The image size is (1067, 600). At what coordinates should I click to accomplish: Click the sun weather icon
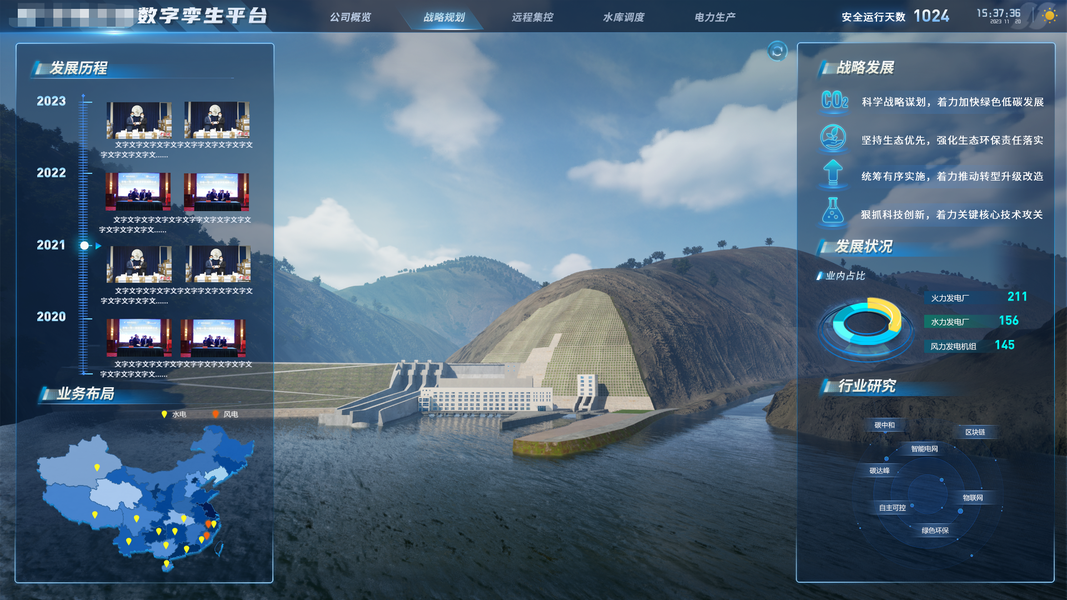tap(1048, 15)
